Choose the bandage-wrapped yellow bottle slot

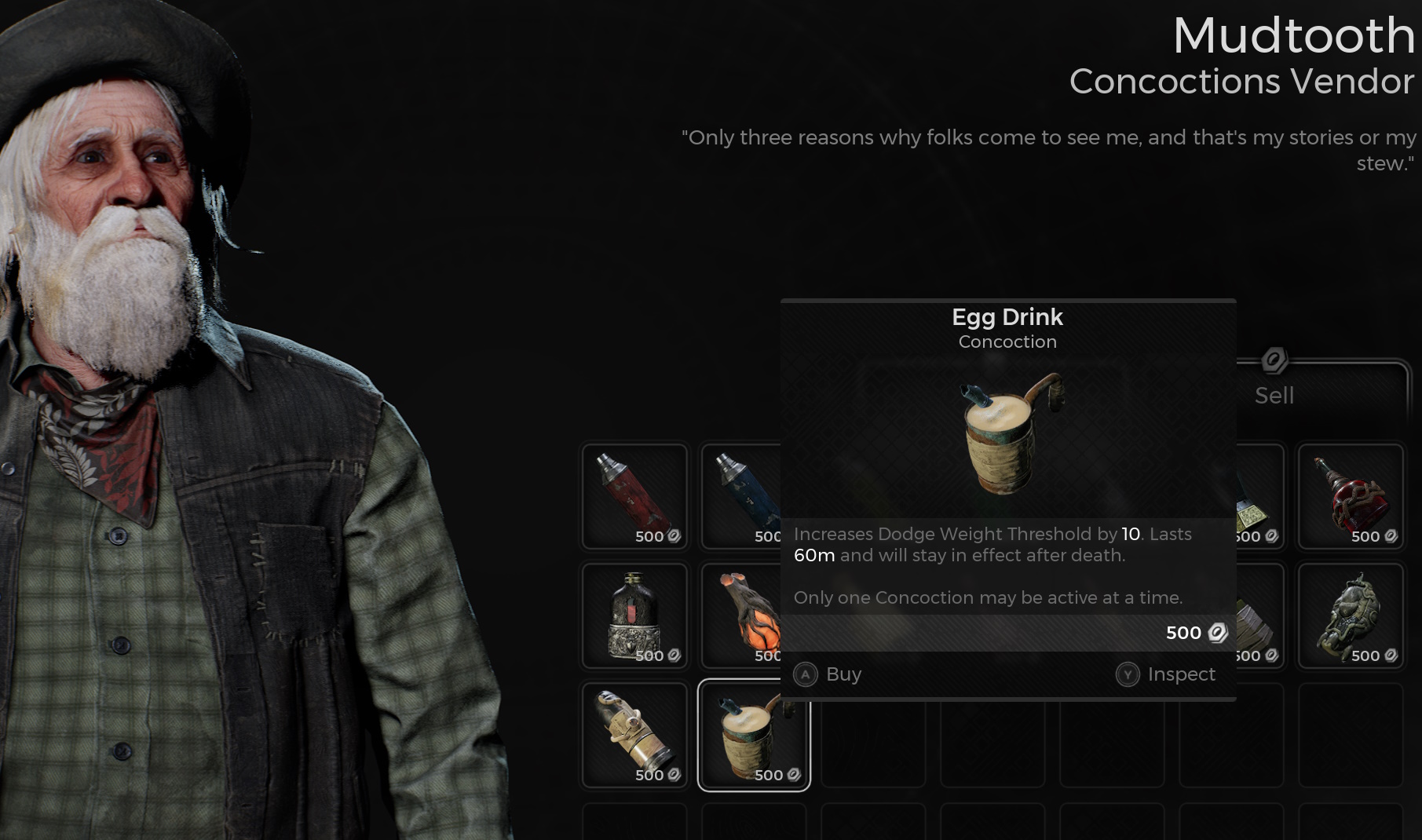tap(634, 735)
